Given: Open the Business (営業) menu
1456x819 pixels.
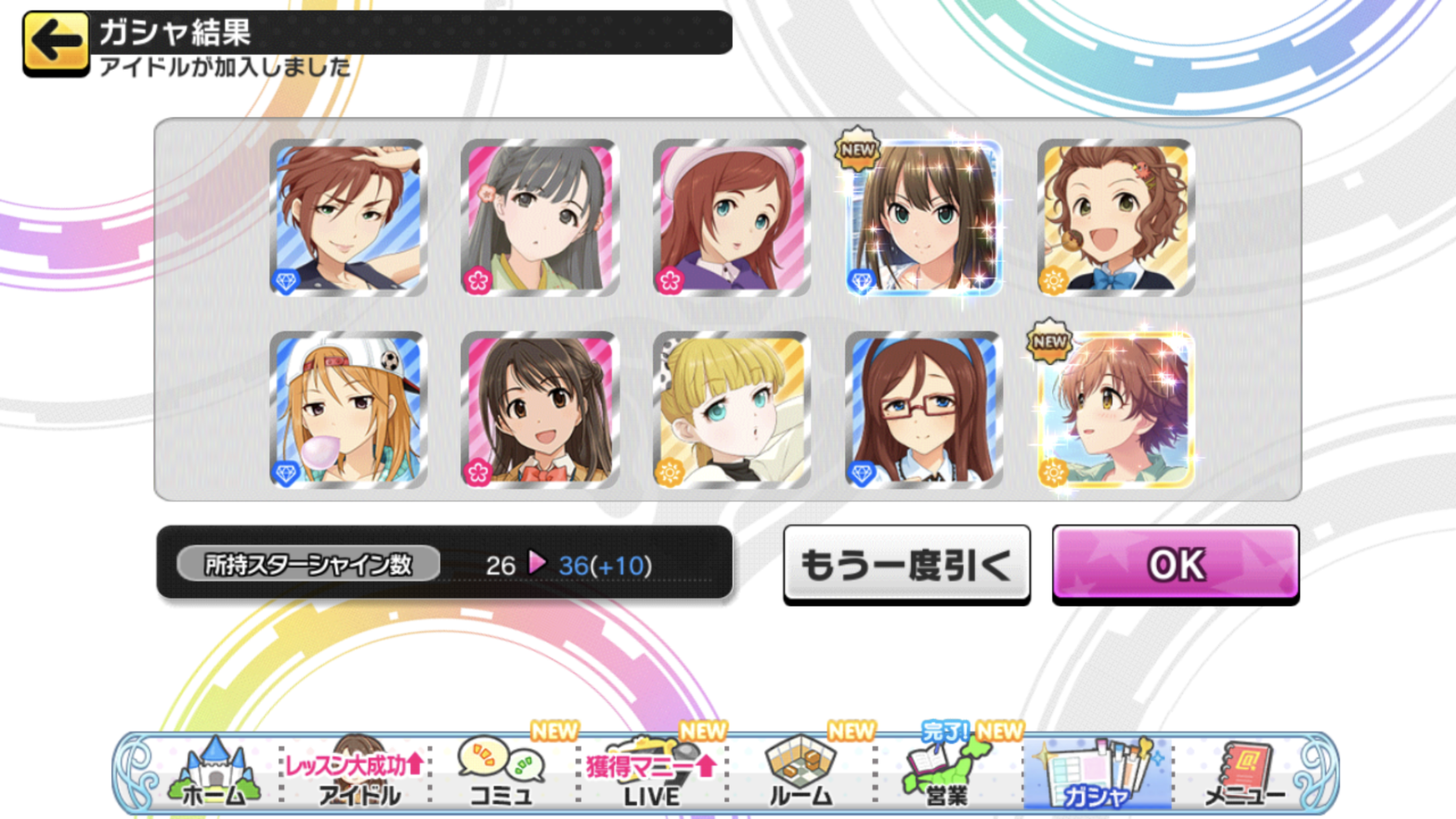Looking at the screenshot, I should [x=947, y=773].
